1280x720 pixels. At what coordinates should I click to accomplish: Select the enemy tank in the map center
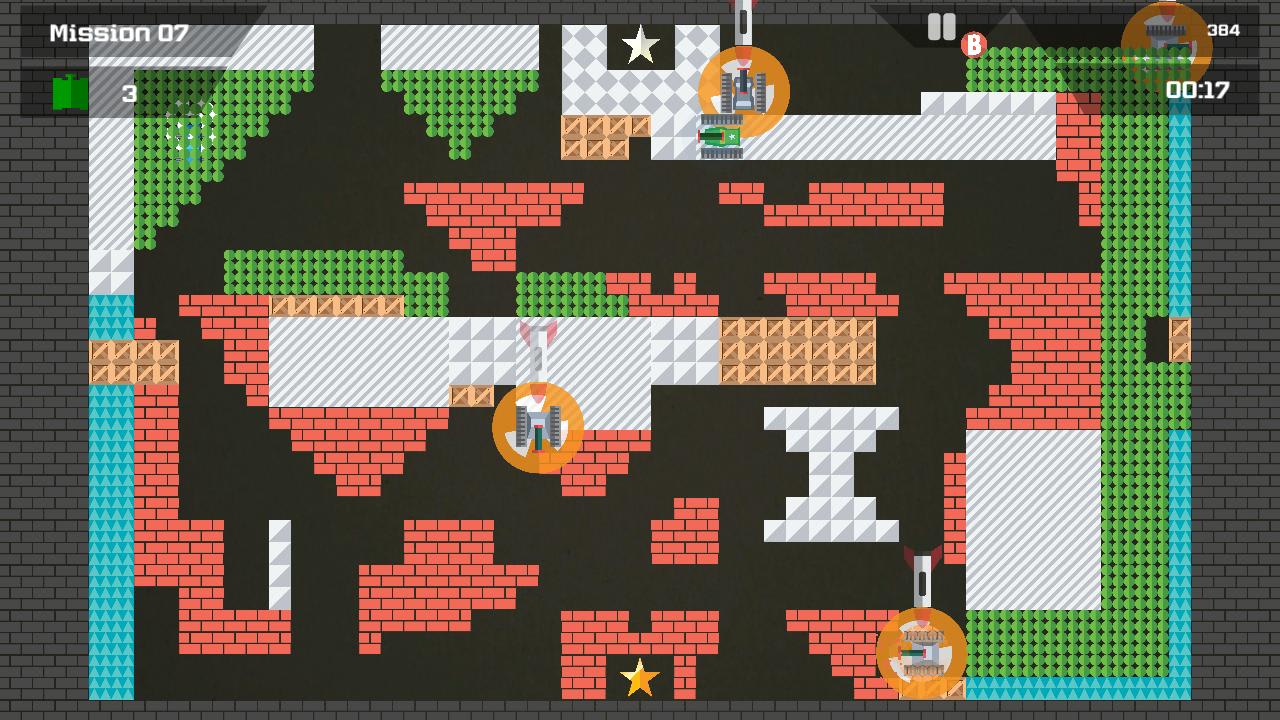[538, 429]
